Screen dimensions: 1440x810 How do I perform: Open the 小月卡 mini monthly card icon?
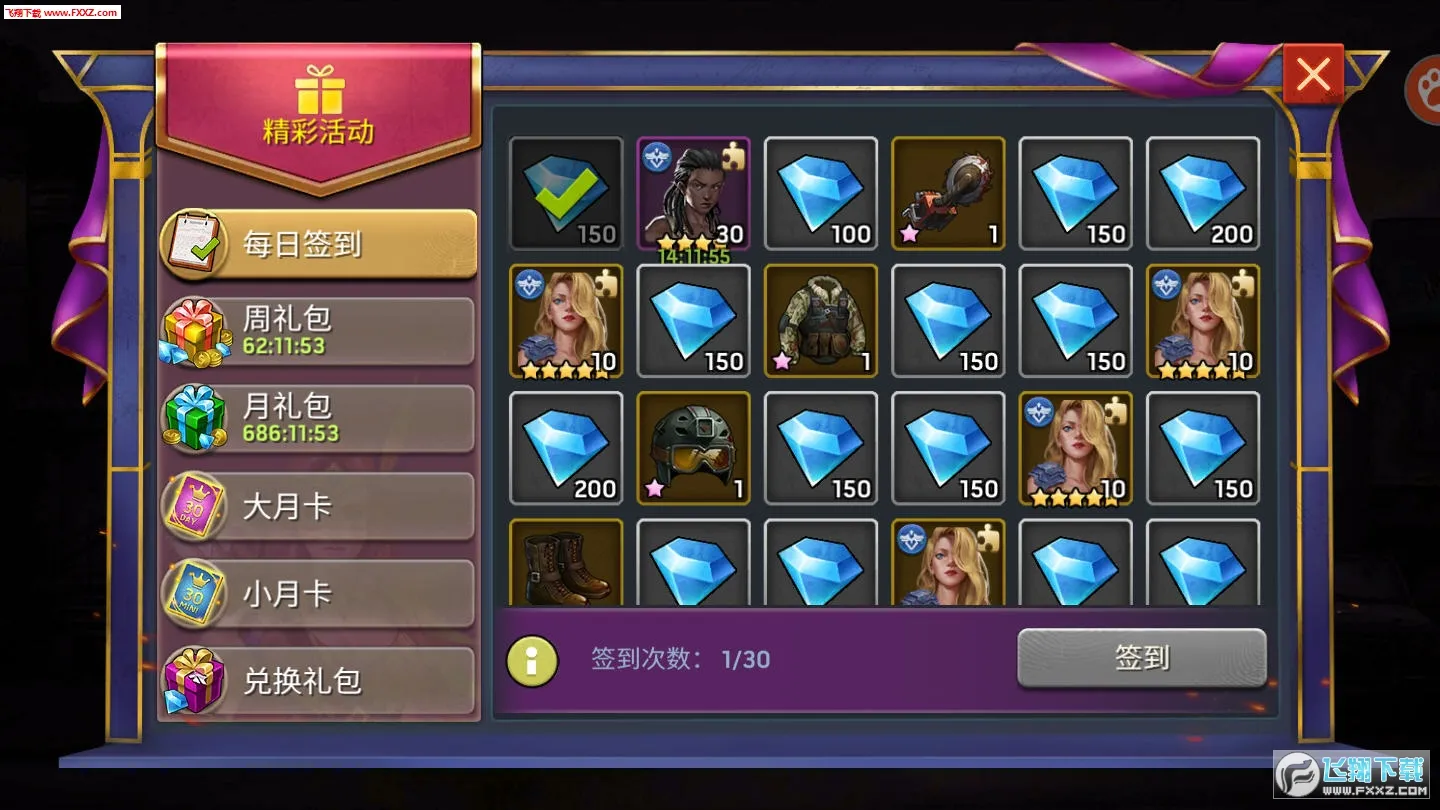(x=196, y=593)
